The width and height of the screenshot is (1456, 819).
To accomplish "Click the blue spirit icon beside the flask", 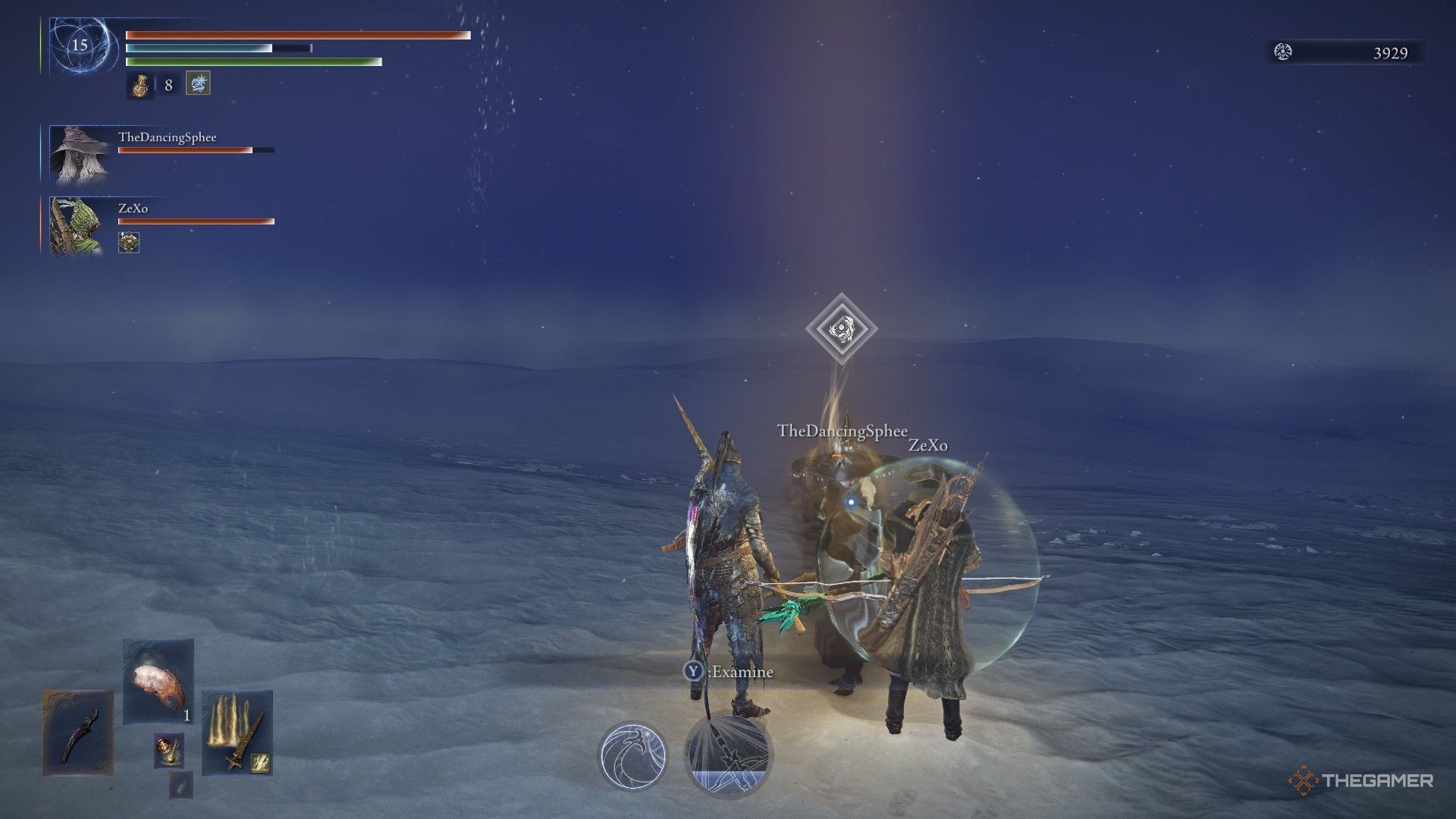I will (x=197, y=84).
